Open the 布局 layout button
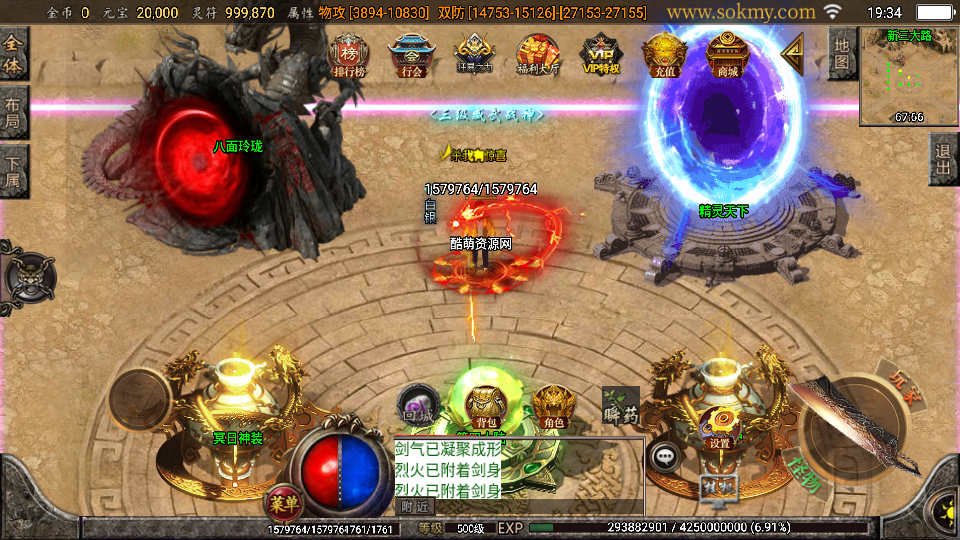 pos(13,111)
